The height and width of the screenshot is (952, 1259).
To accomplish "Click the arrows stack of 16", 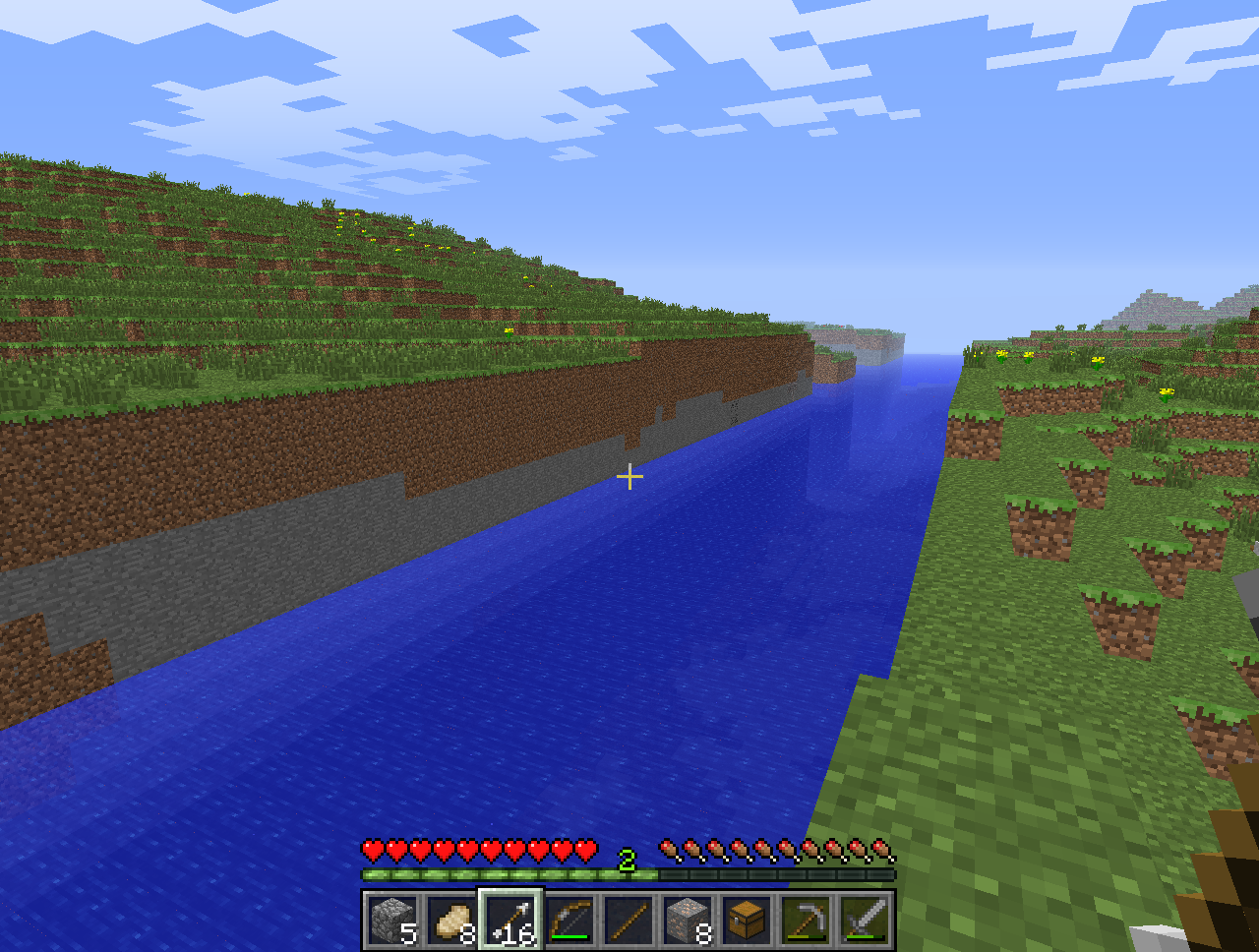I will [x=510, y=922].
